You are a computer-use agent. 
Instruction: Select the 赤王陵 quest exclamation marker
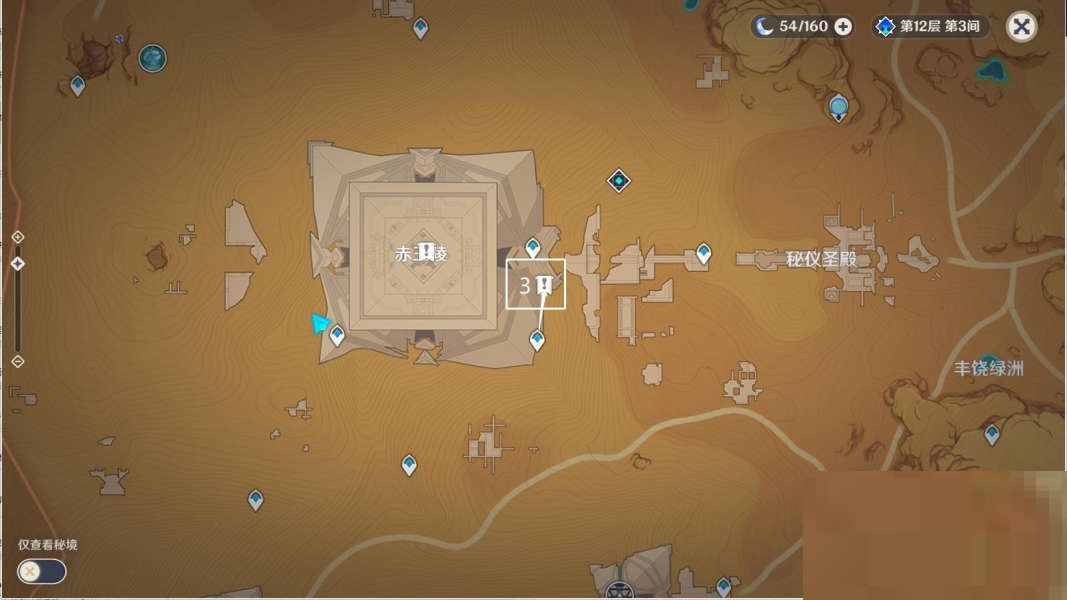pos(426,251)
